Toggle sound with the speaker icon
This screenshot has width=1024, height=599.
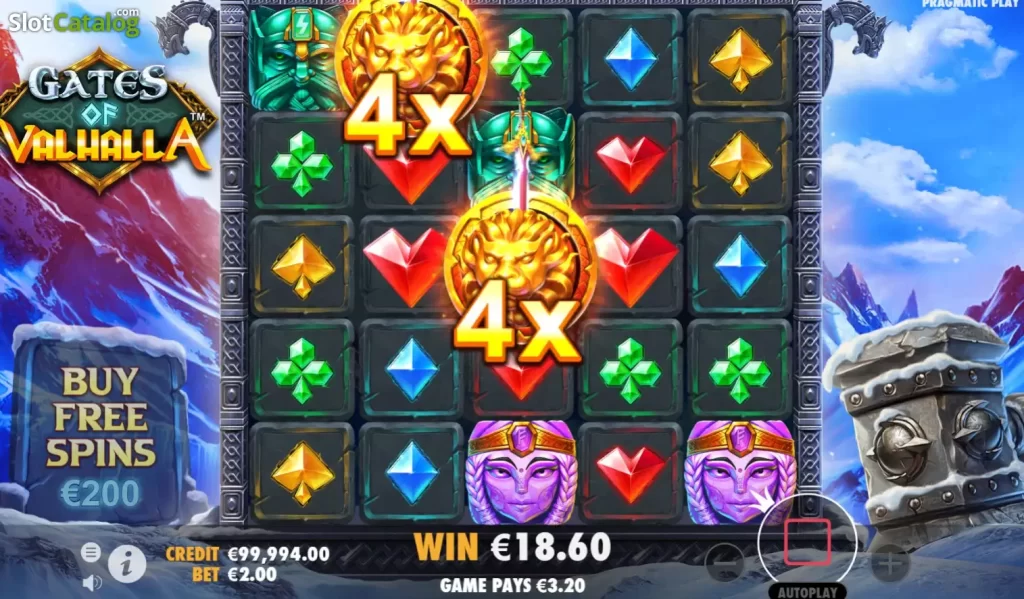coord(91,581)
